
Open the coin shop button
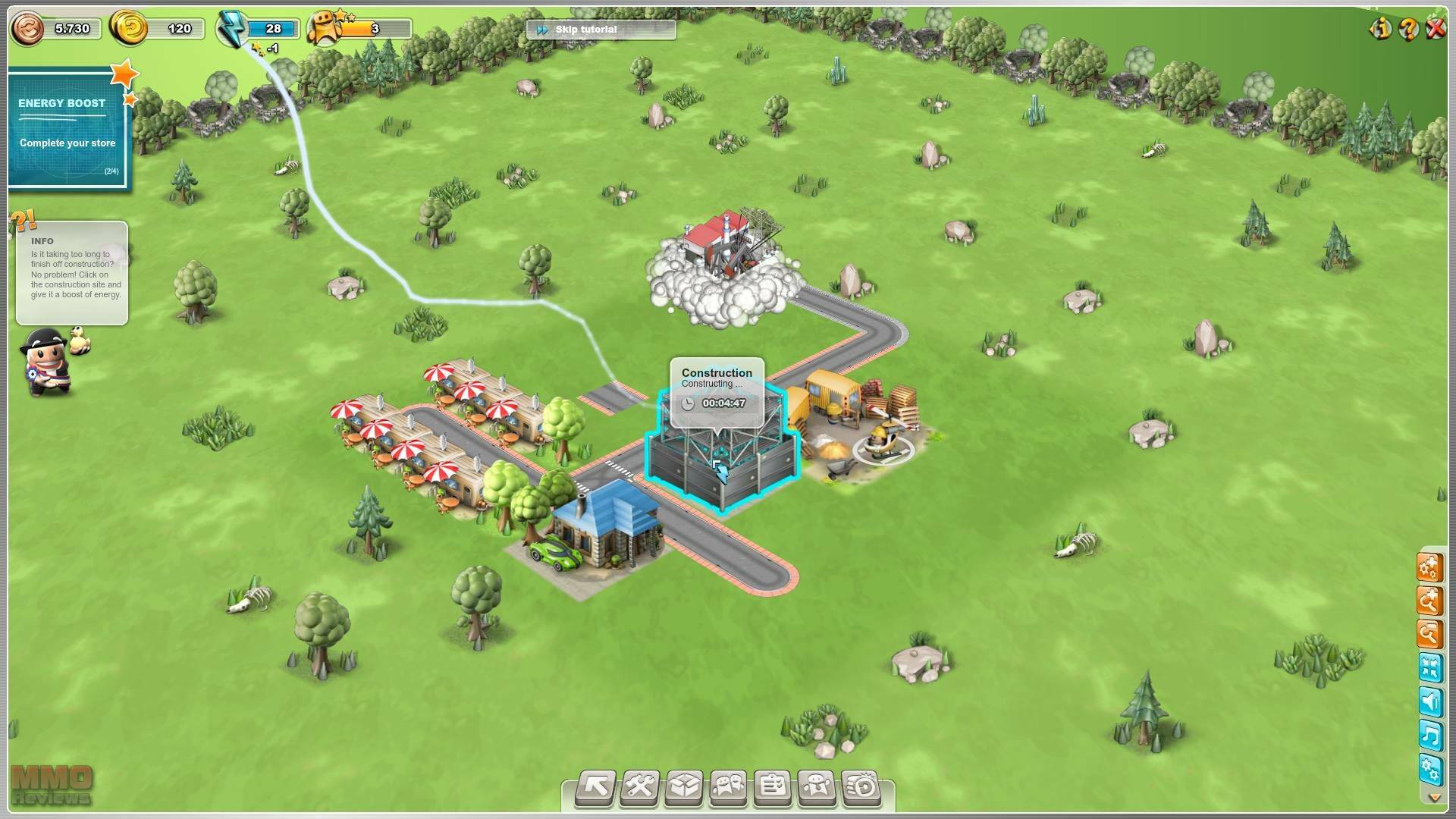[x=861, y=788]
